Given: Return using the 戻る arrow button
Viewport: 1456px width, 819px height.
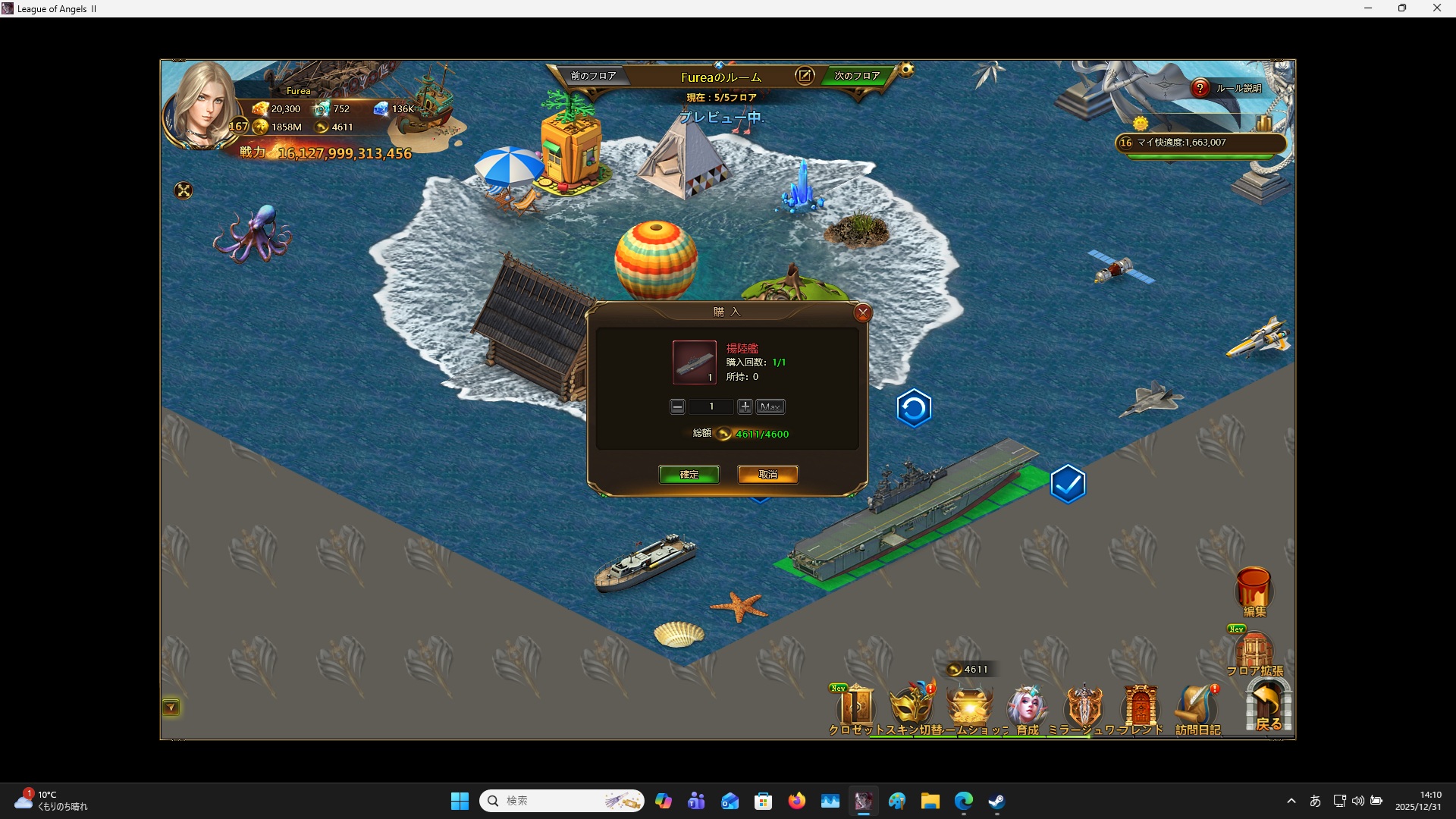Looking at the screenshot, I should point(1268,705).
